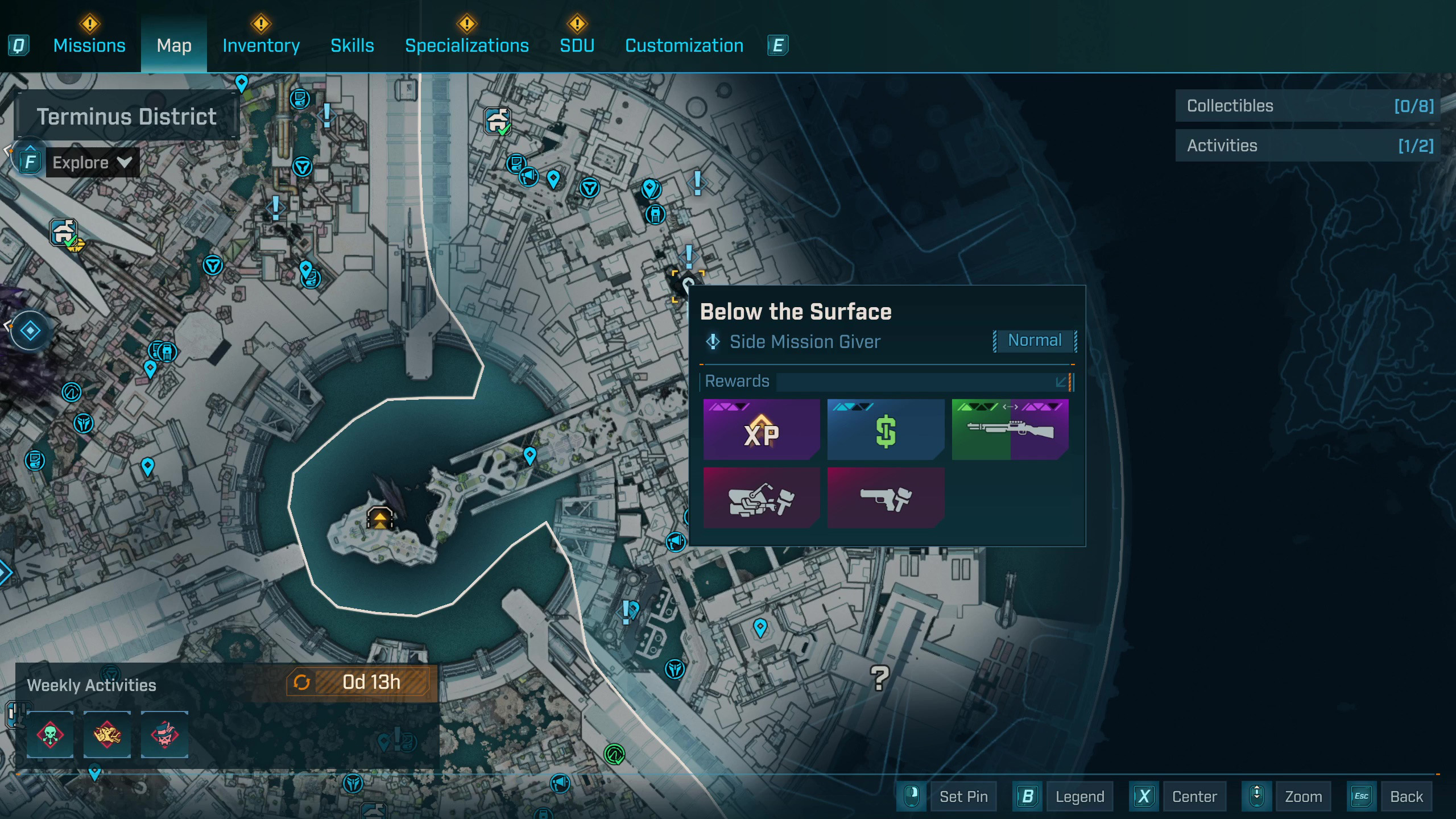Center the map view
Viewport: 1456px width, 819px height.
(x=1194, y=797)
